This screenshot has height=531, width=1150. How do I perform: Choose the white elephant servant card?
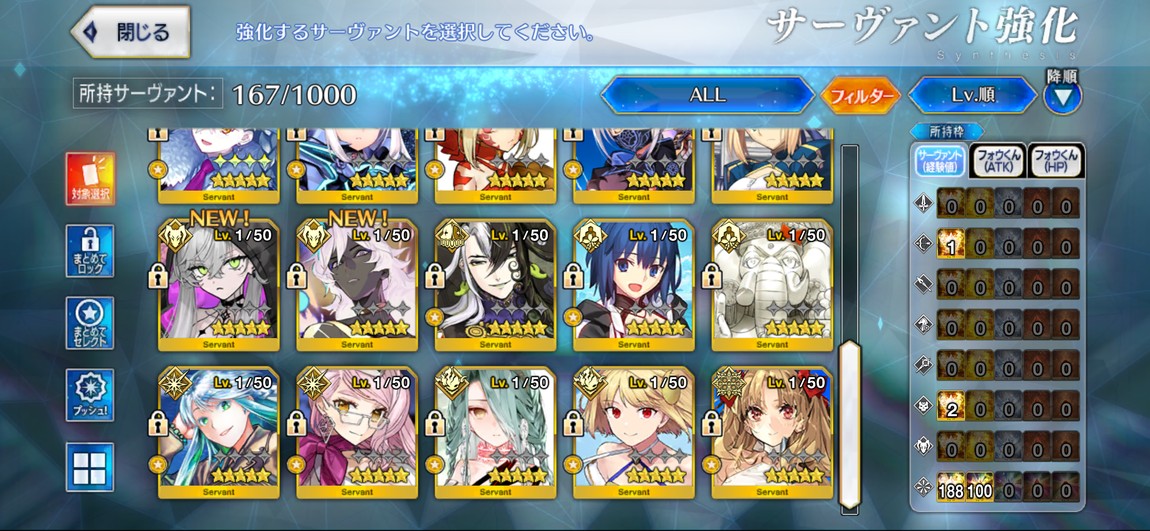[x=772, y=285]
